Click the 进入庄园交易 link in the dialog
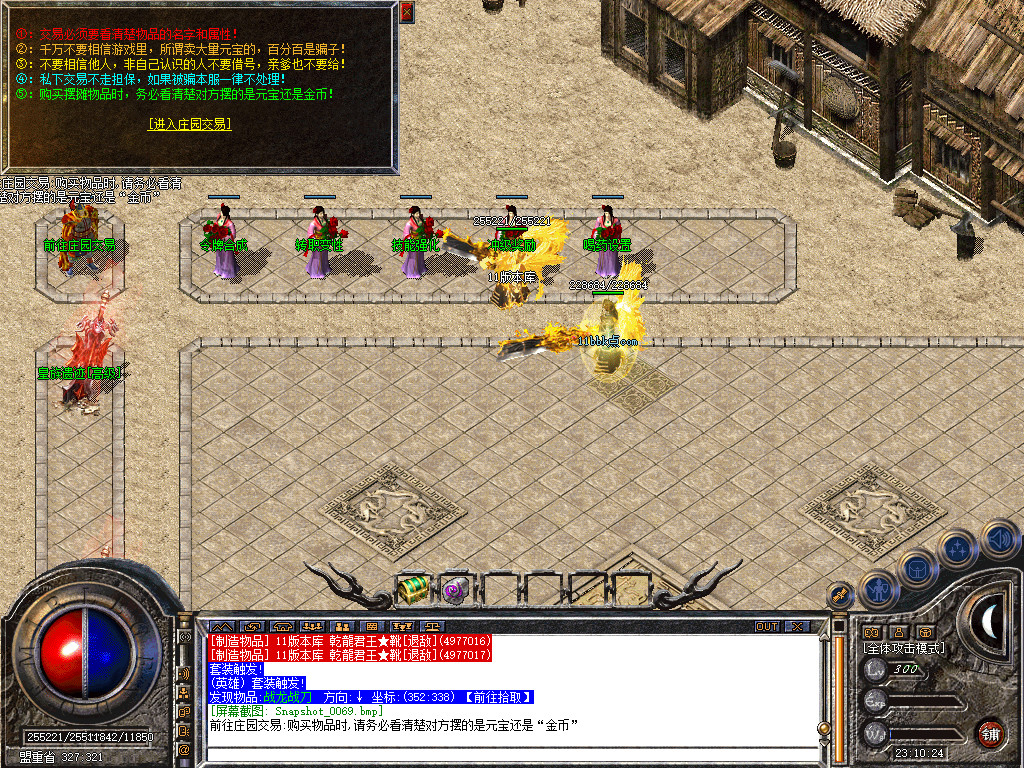The width and height of the screenshot is (1024, 768). [189, 124]
